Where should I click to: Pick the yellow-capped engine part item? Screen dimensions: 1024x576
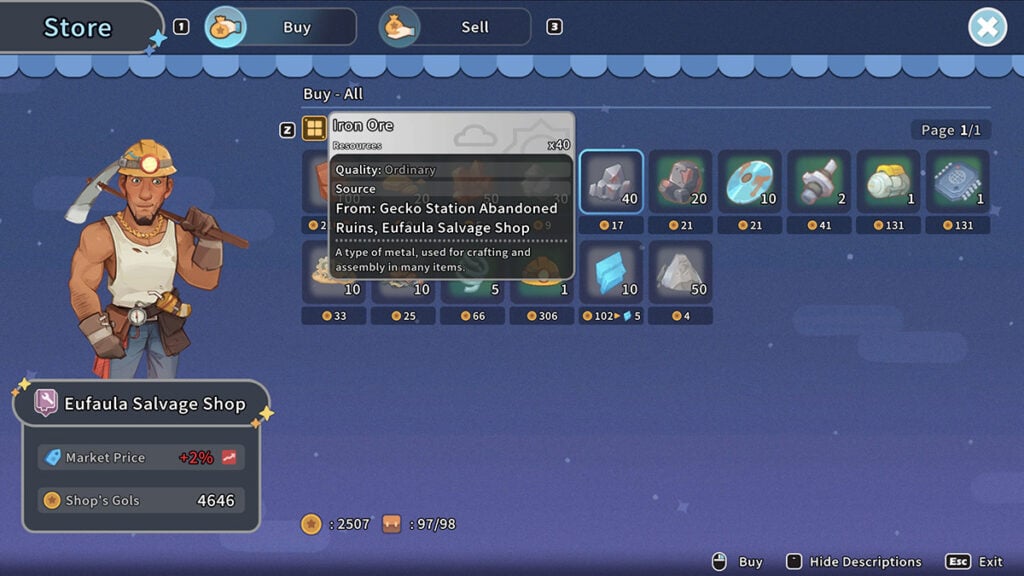888,182
